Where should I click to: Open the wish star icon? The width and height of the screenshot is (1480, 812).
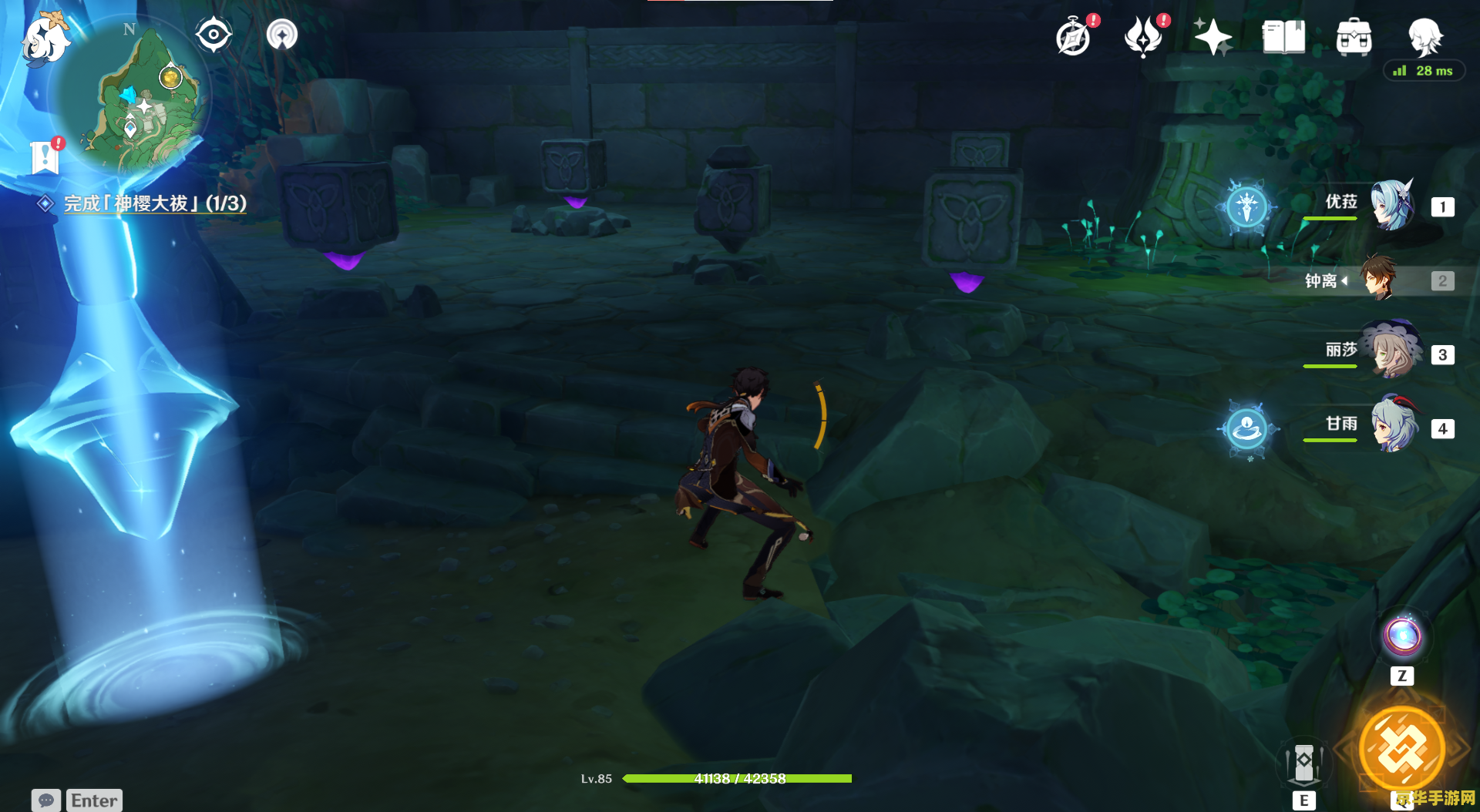[x=1213, y=37]
